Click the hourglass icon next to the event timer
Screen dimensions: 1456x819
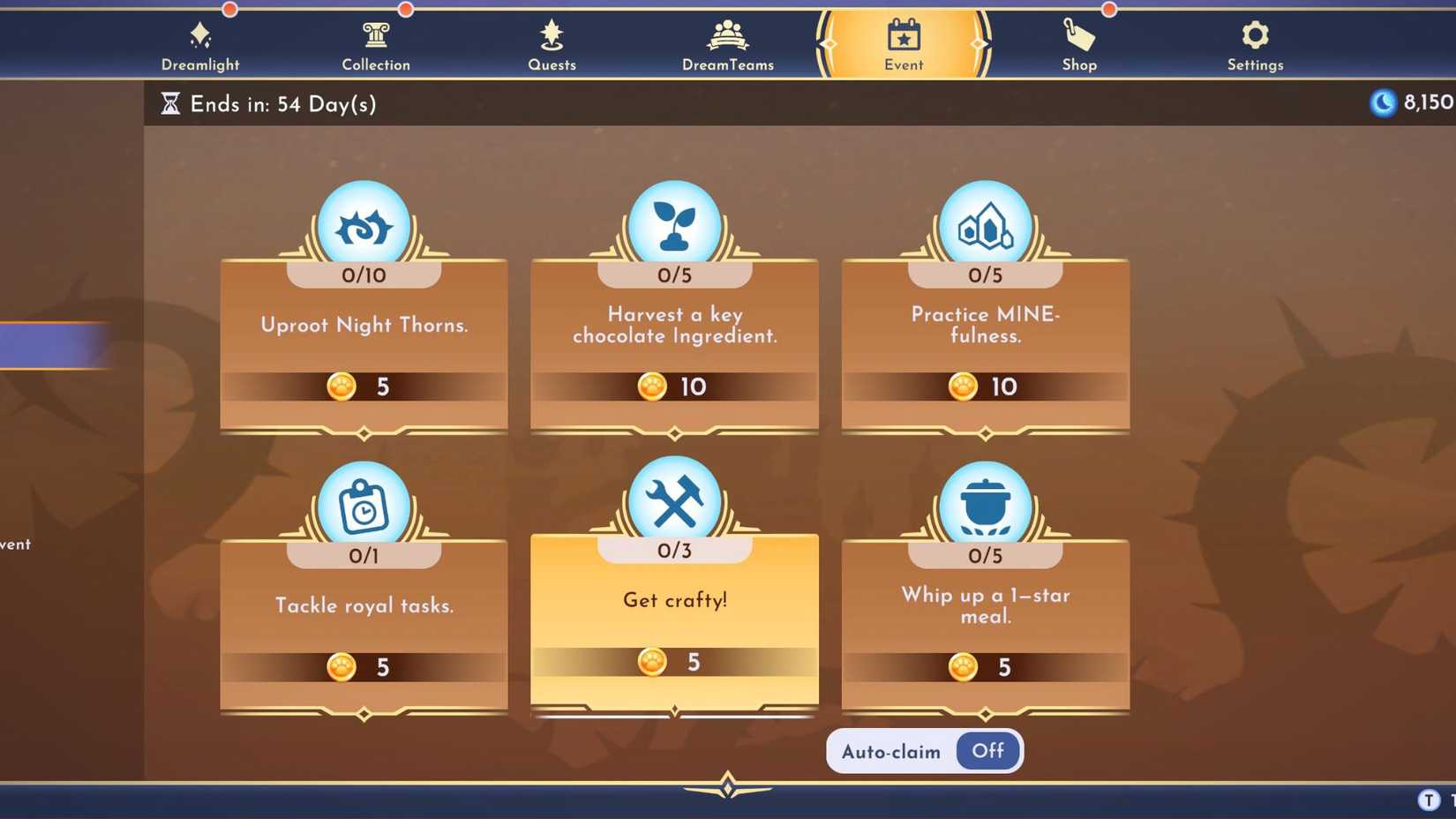click(169, 103)
